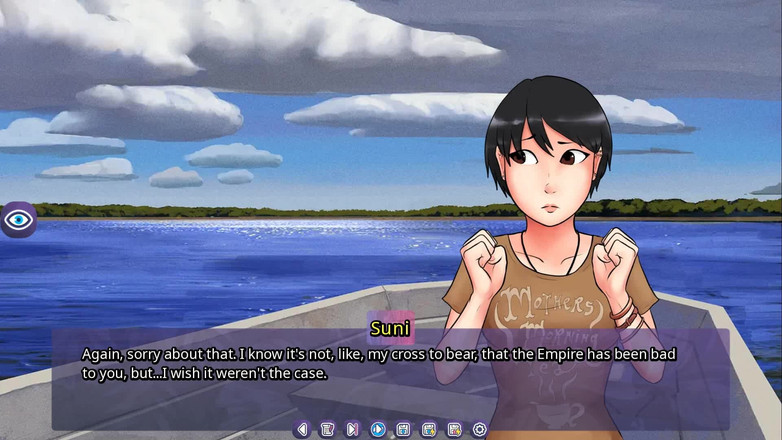Quick save using the blue floppy with lightning
This screenshot has width=782, height=440.
coord(429,429)
